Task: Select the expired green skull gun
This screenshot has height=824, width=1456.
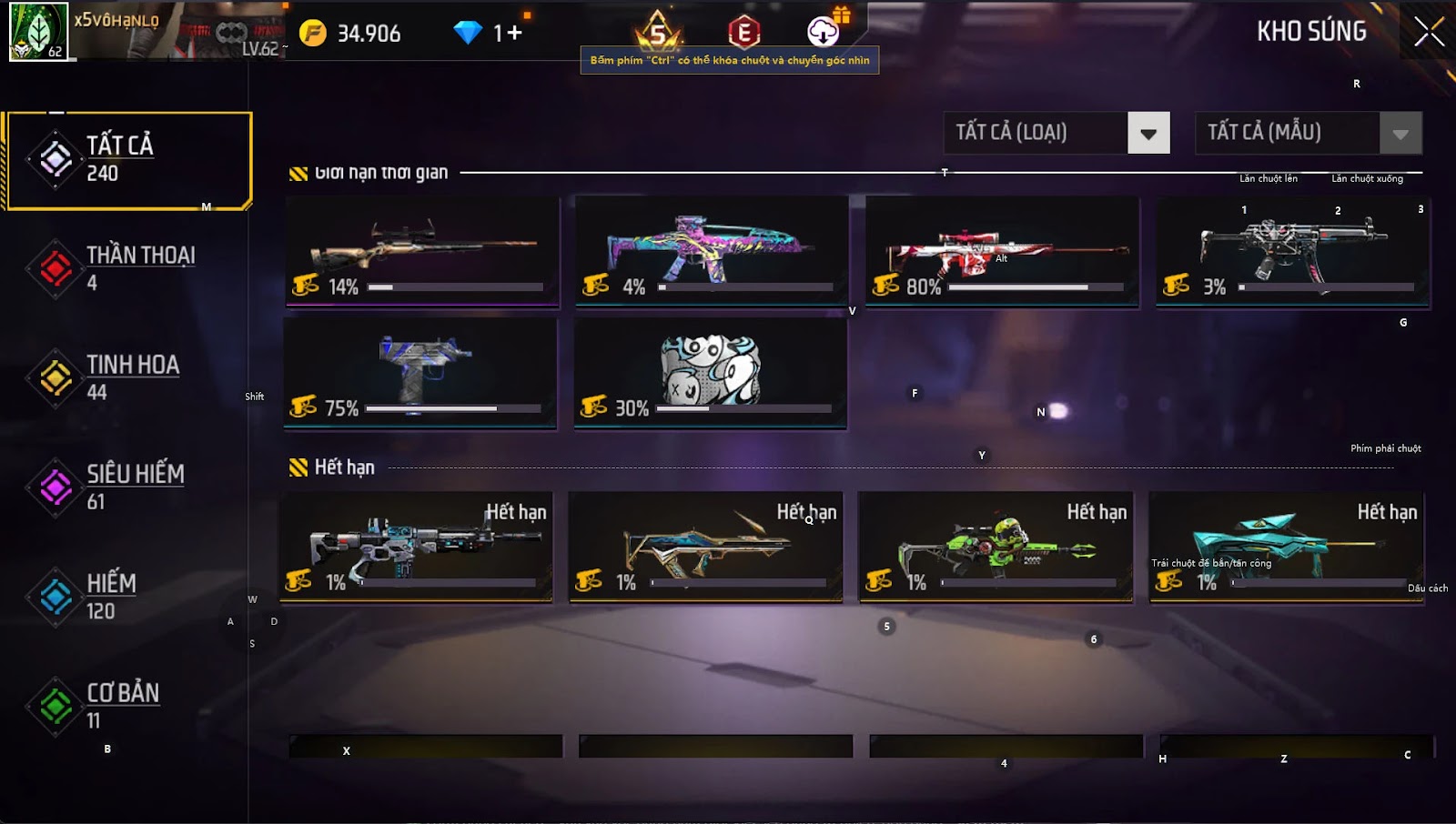Action: pyautogui.click(x=996, y=547)
